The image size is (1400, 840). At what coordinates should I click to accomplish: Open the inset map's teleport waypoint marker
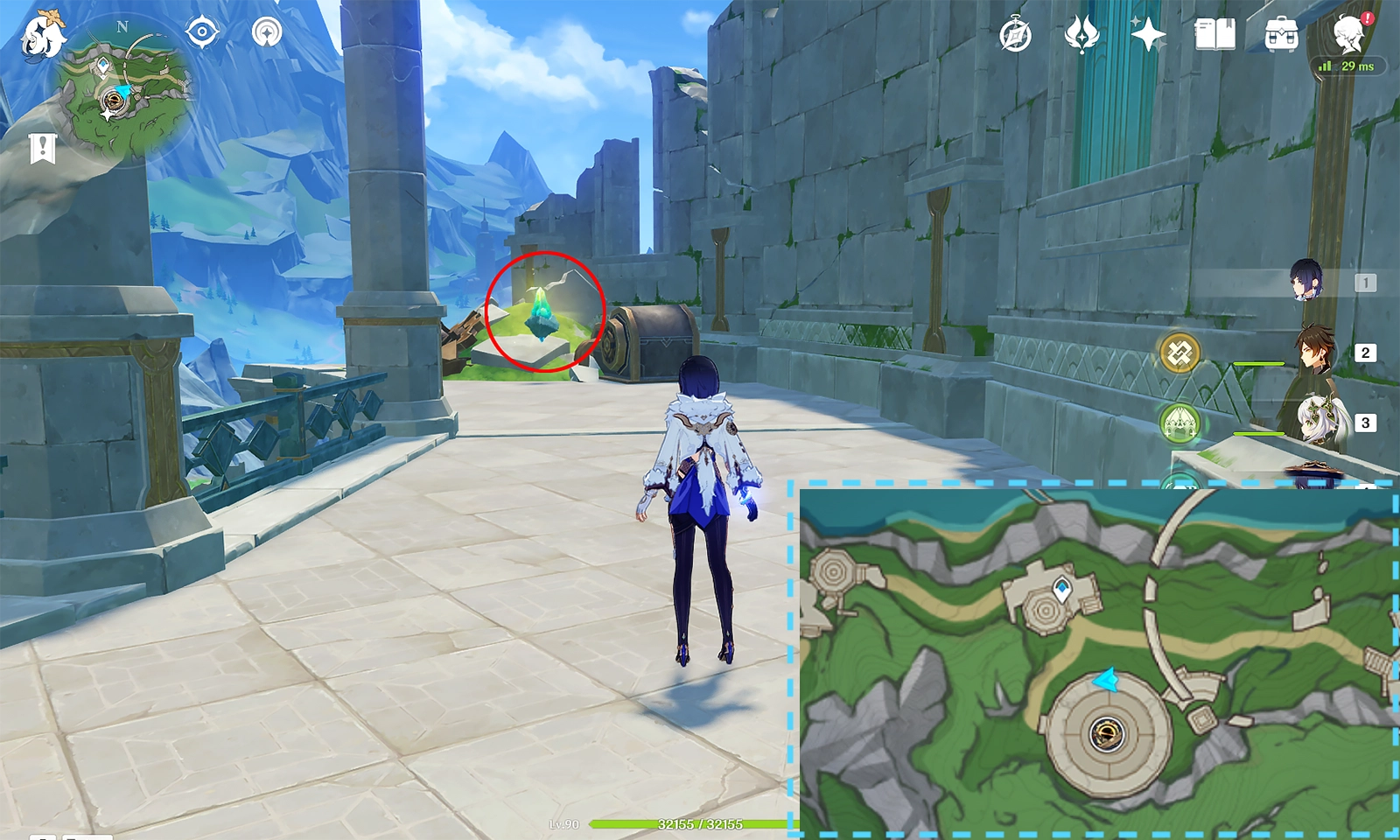coord(1062,591)
